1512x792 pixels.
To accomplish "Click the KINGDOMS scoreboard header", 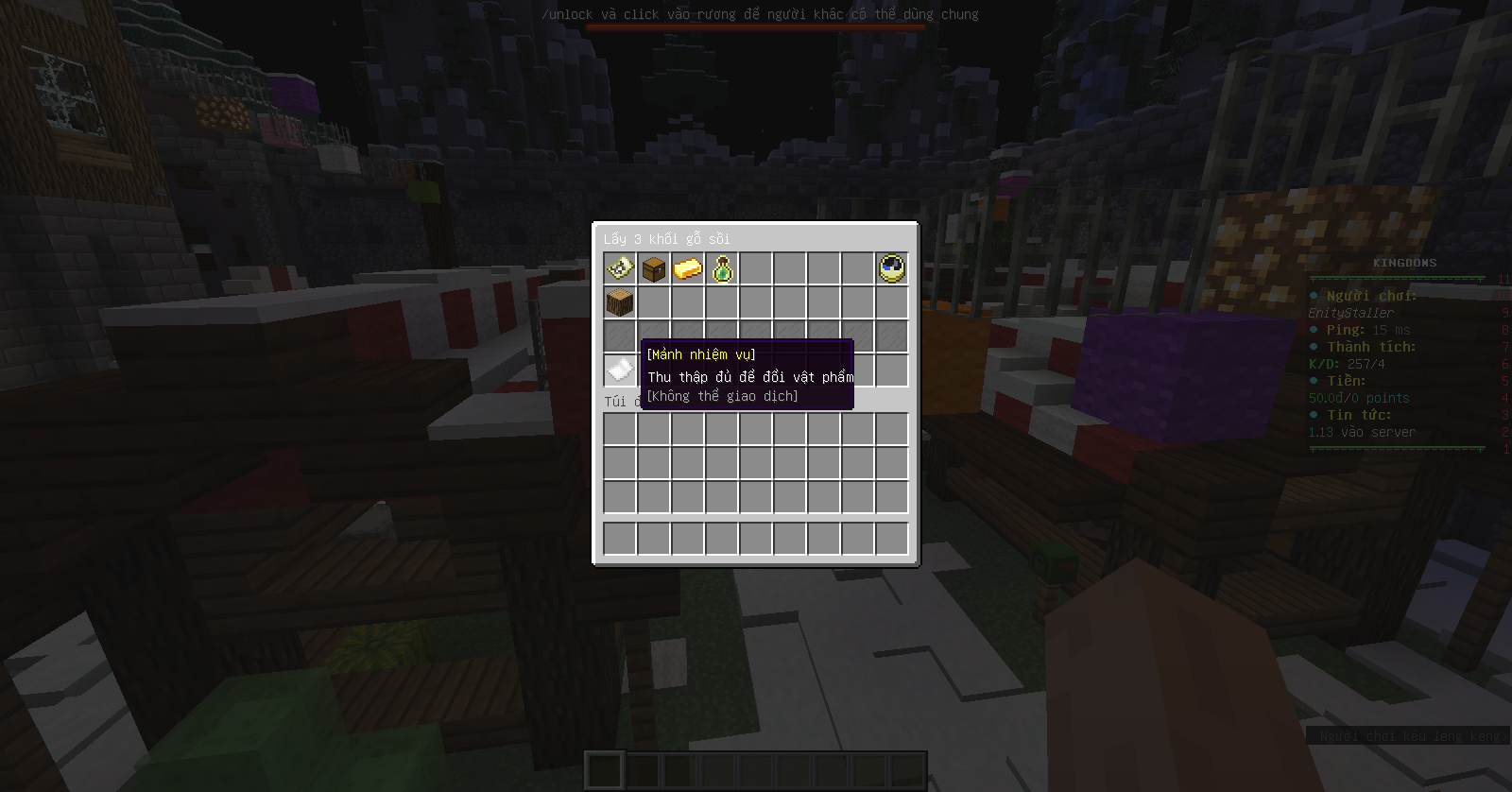I will tap(1402, 263).
